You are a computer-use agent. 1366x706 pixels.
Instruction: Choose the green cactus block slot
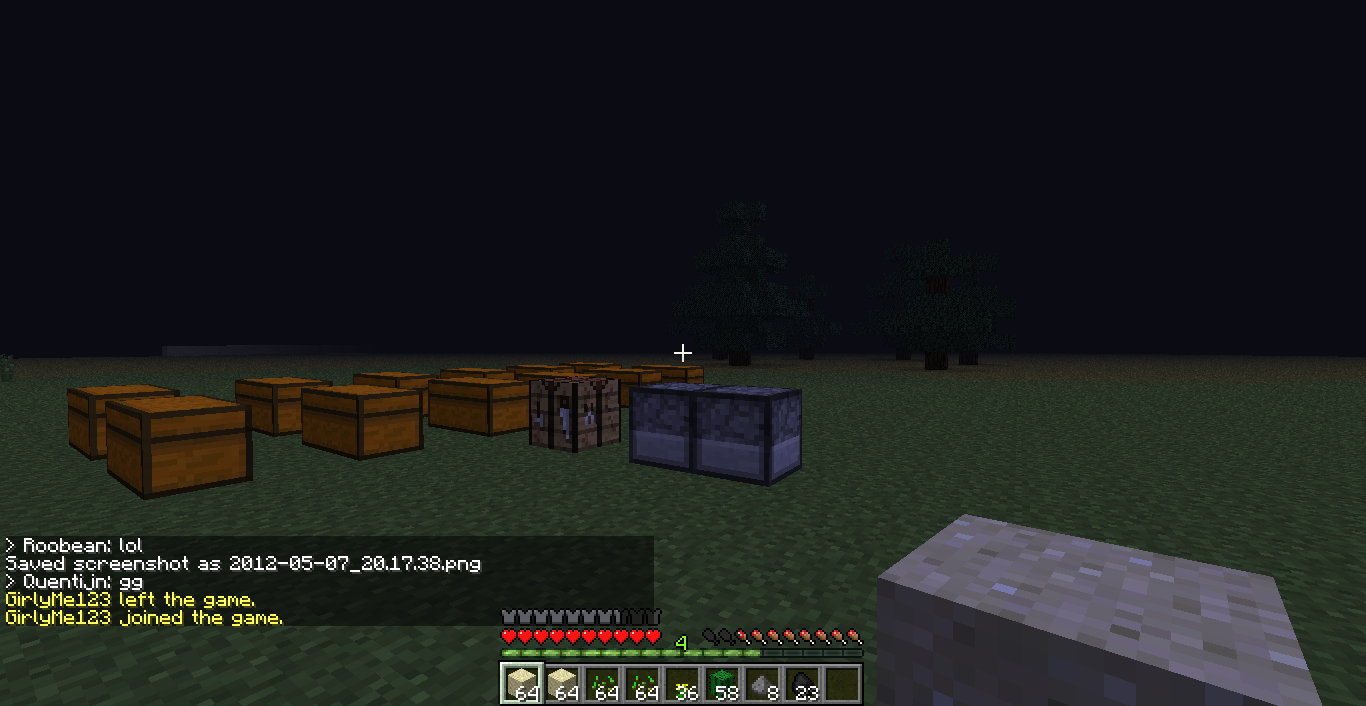point(721,684)
